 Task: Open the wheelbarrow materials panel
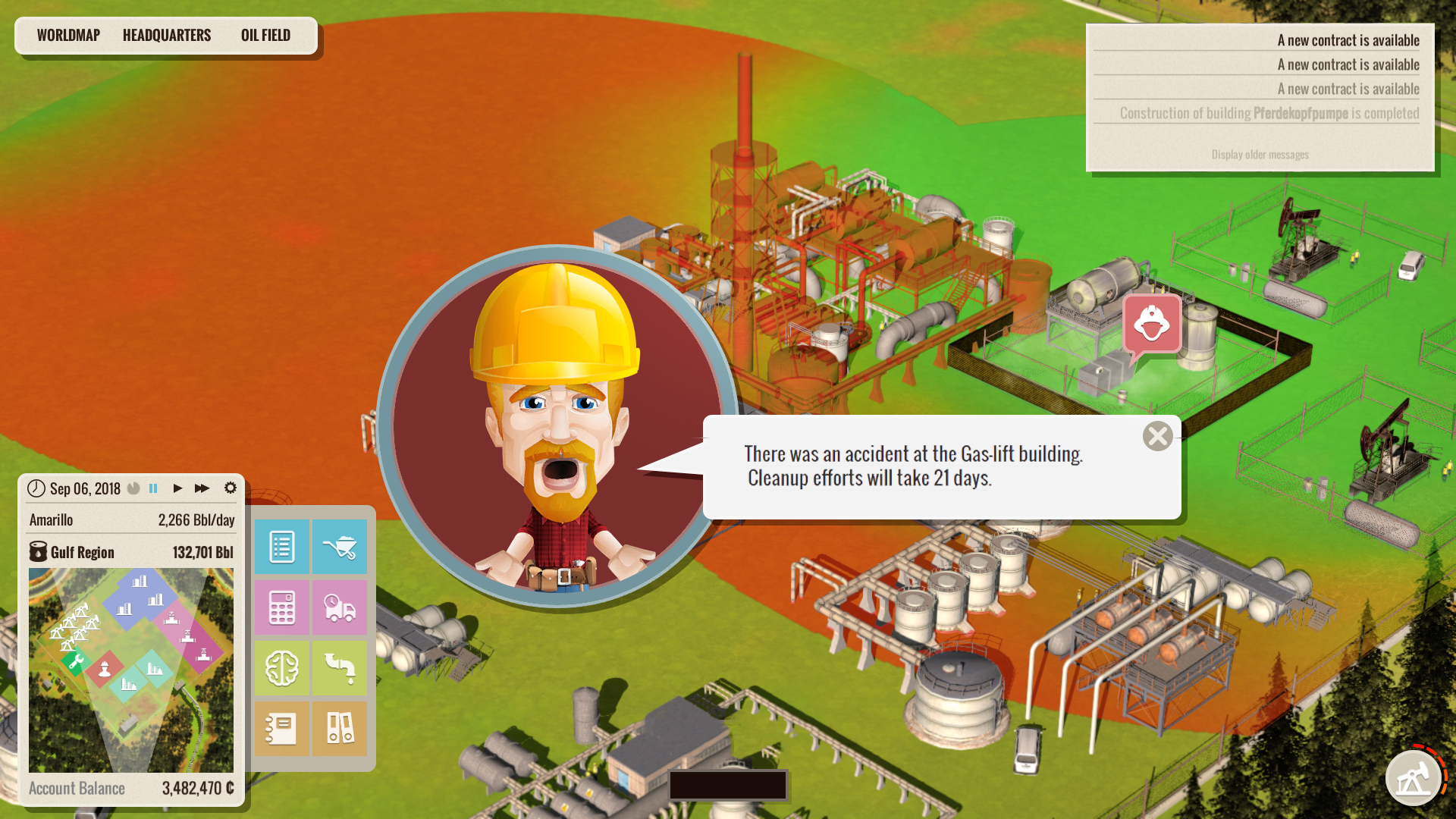coord(340,547)
